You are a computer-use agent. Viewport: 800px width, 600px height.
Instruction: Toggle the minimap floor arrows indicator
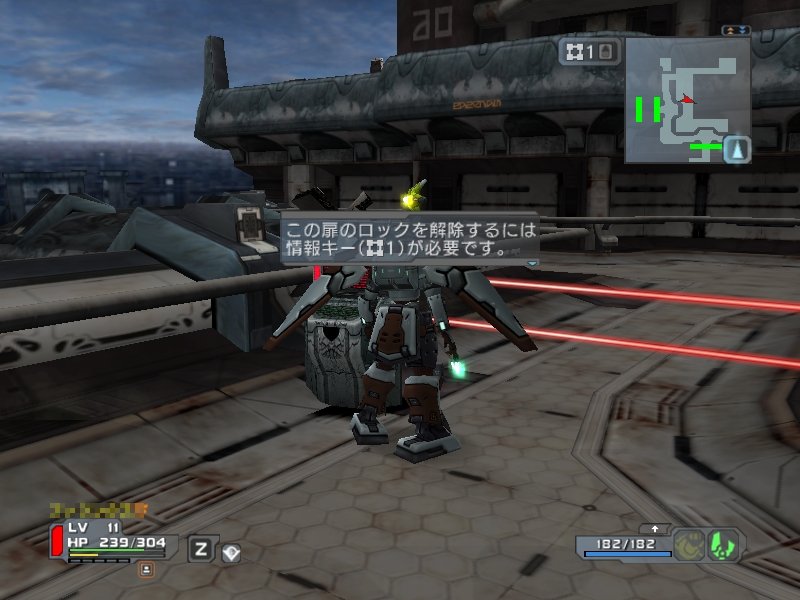[736, 31]
